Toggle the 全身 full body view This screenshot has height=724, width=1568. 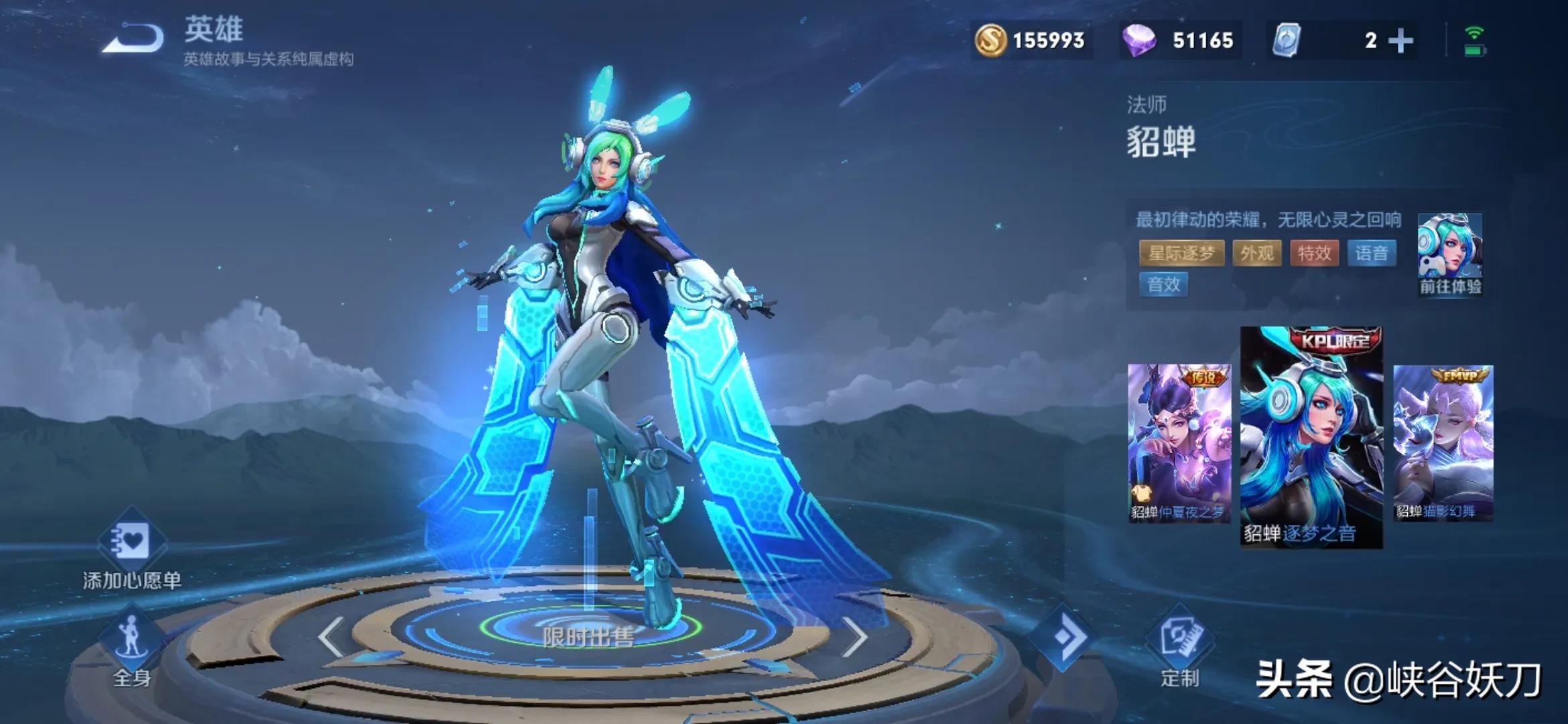coord(132,647)
